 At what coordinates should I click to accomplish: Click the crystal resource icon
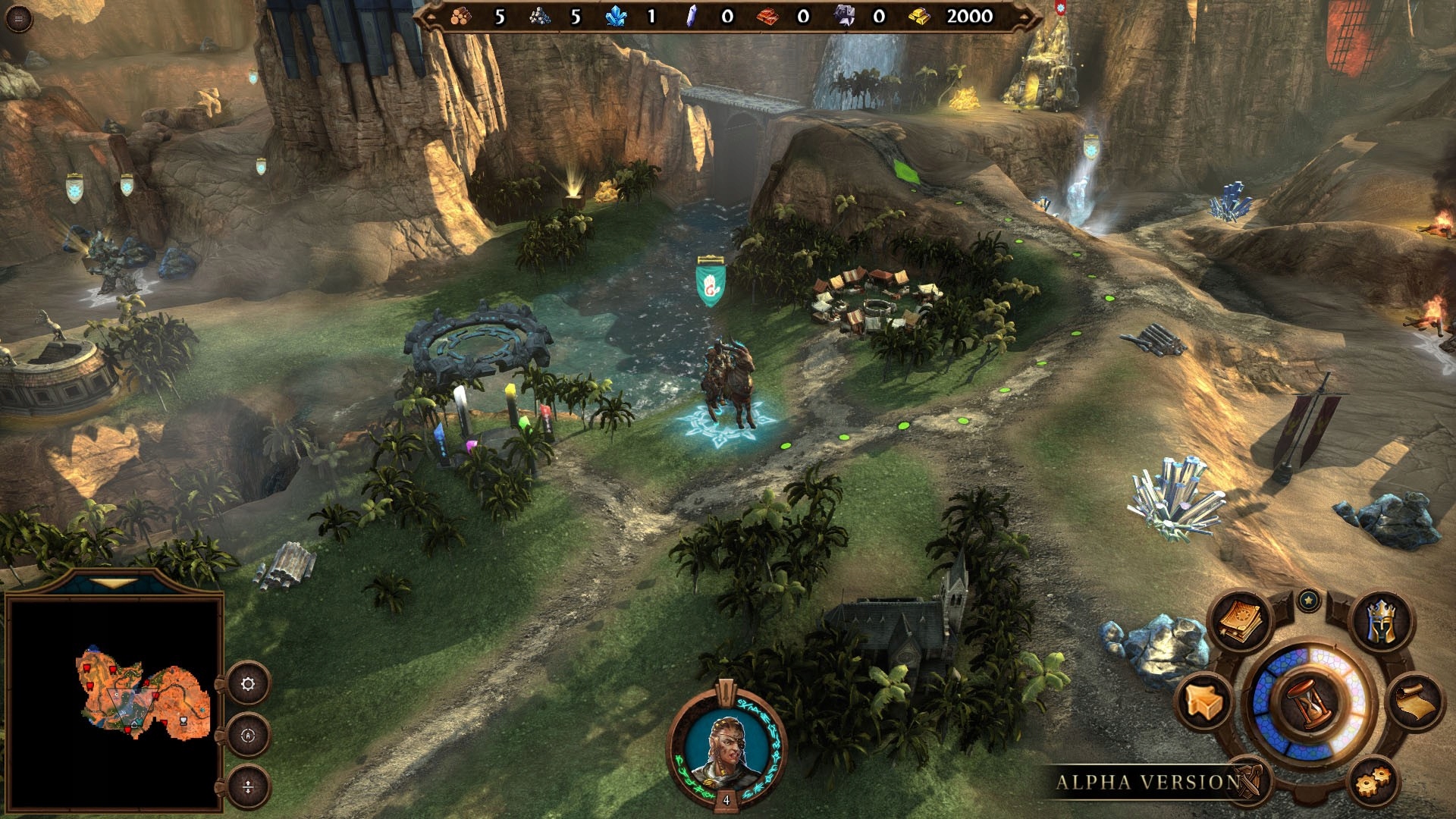pyautogui.click(x=618, y=15)
